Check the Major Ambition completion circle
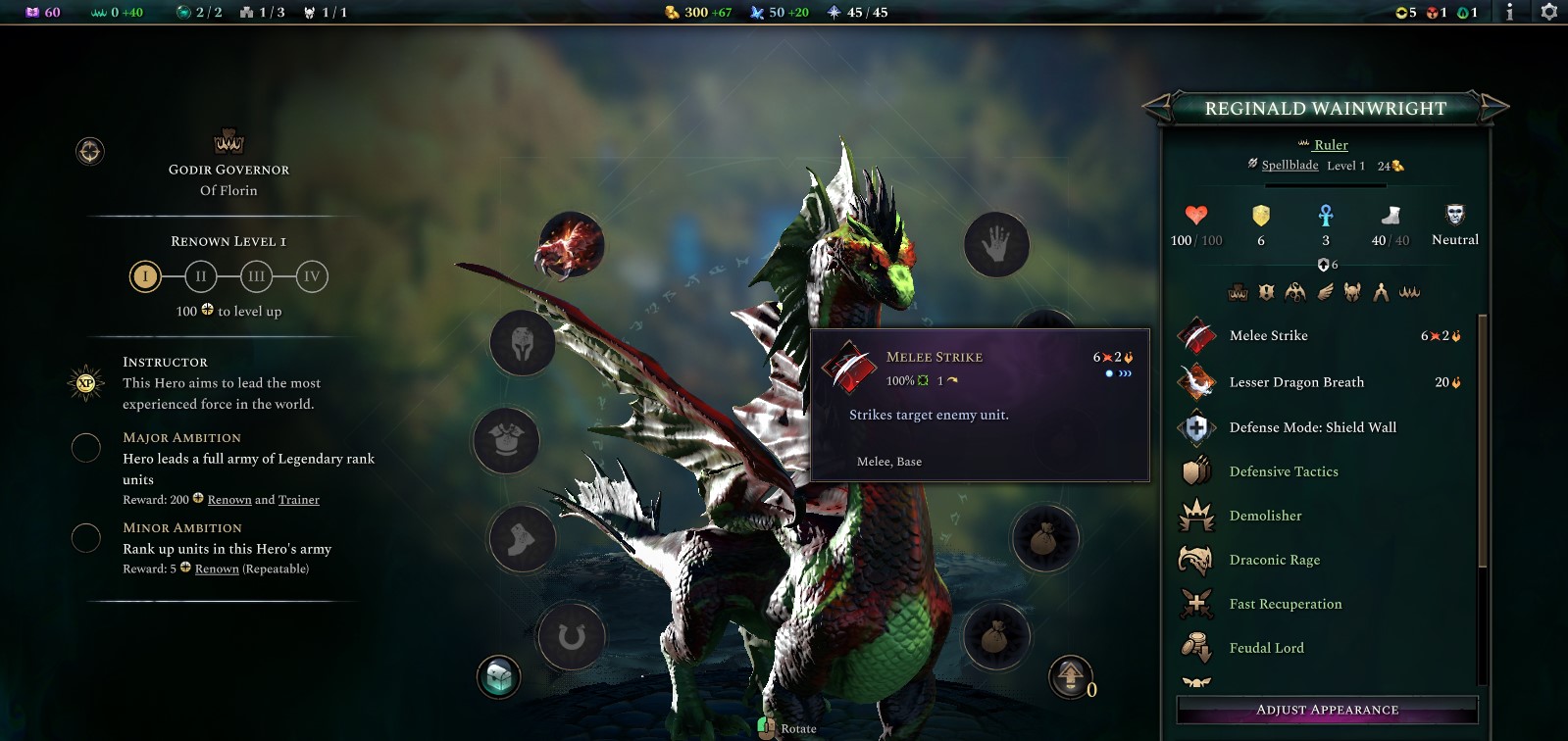 pyautogui.click(x=85, y=448)
